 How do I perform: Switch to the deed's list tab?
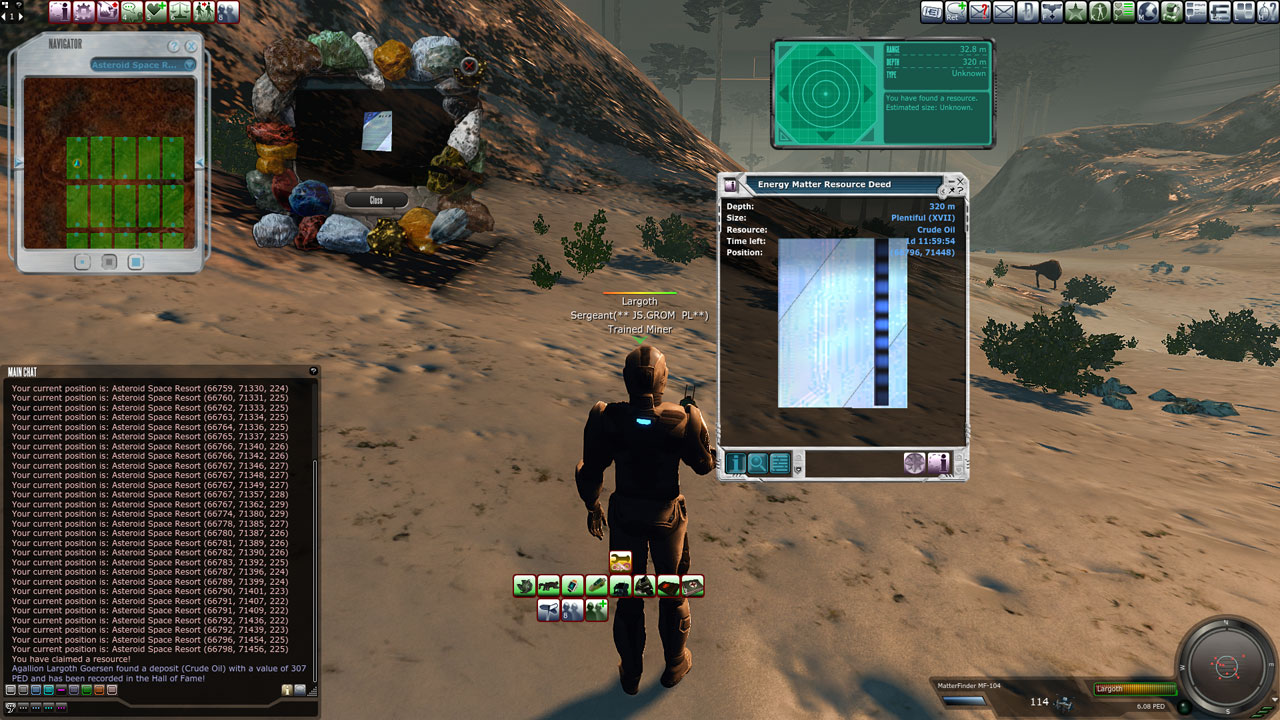780,463
